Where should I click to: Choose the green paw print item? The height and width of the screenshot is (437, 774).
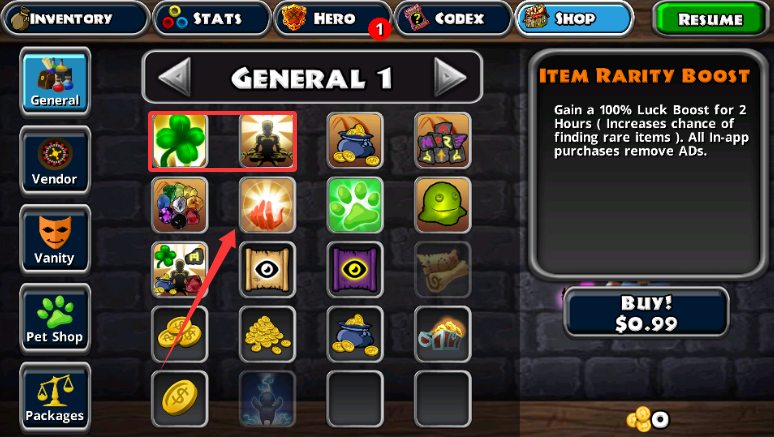[x=355, y=205]
